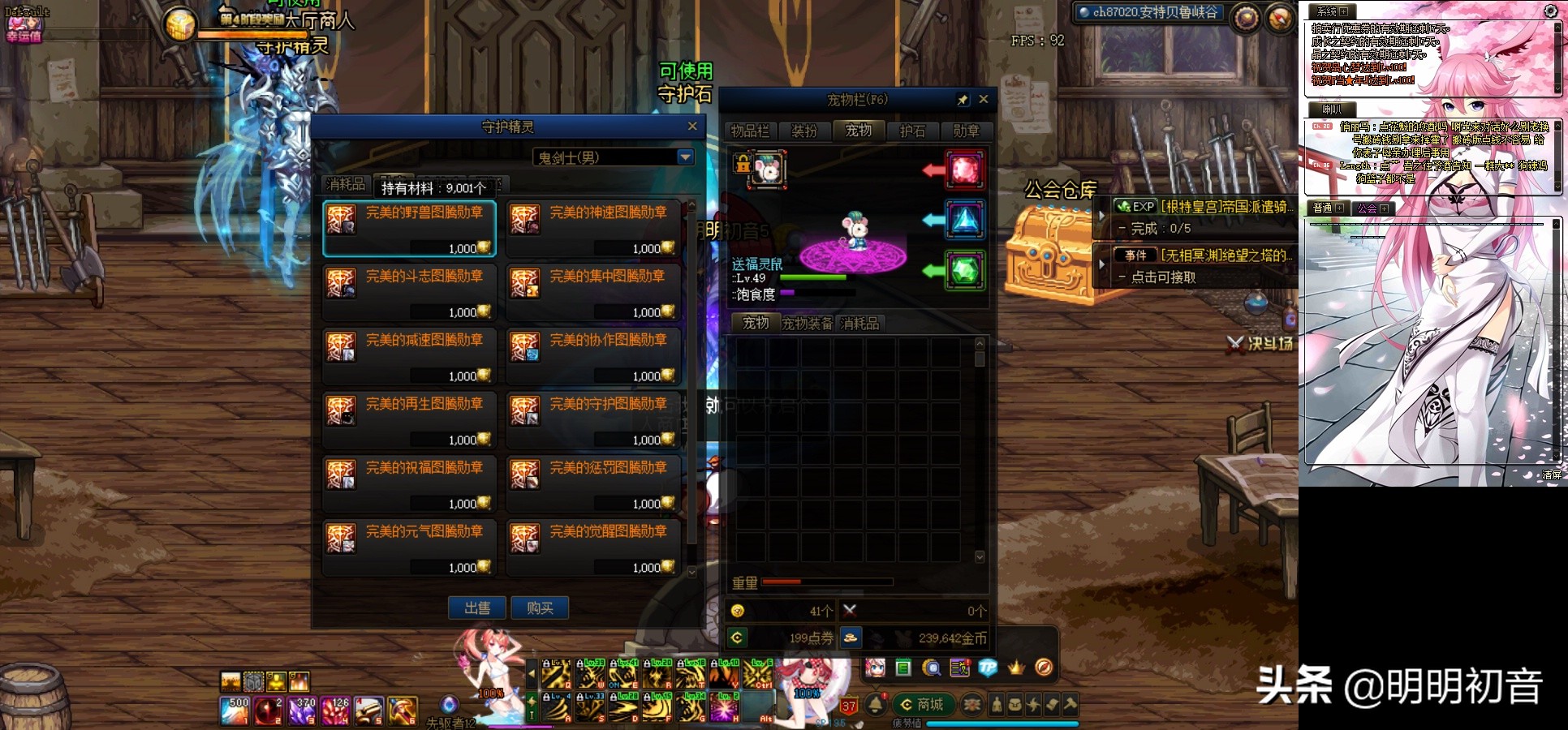This screenshot has height=730, width=1568.
Task: Switch to the 护石 tab
Action: tap(912, 131)
